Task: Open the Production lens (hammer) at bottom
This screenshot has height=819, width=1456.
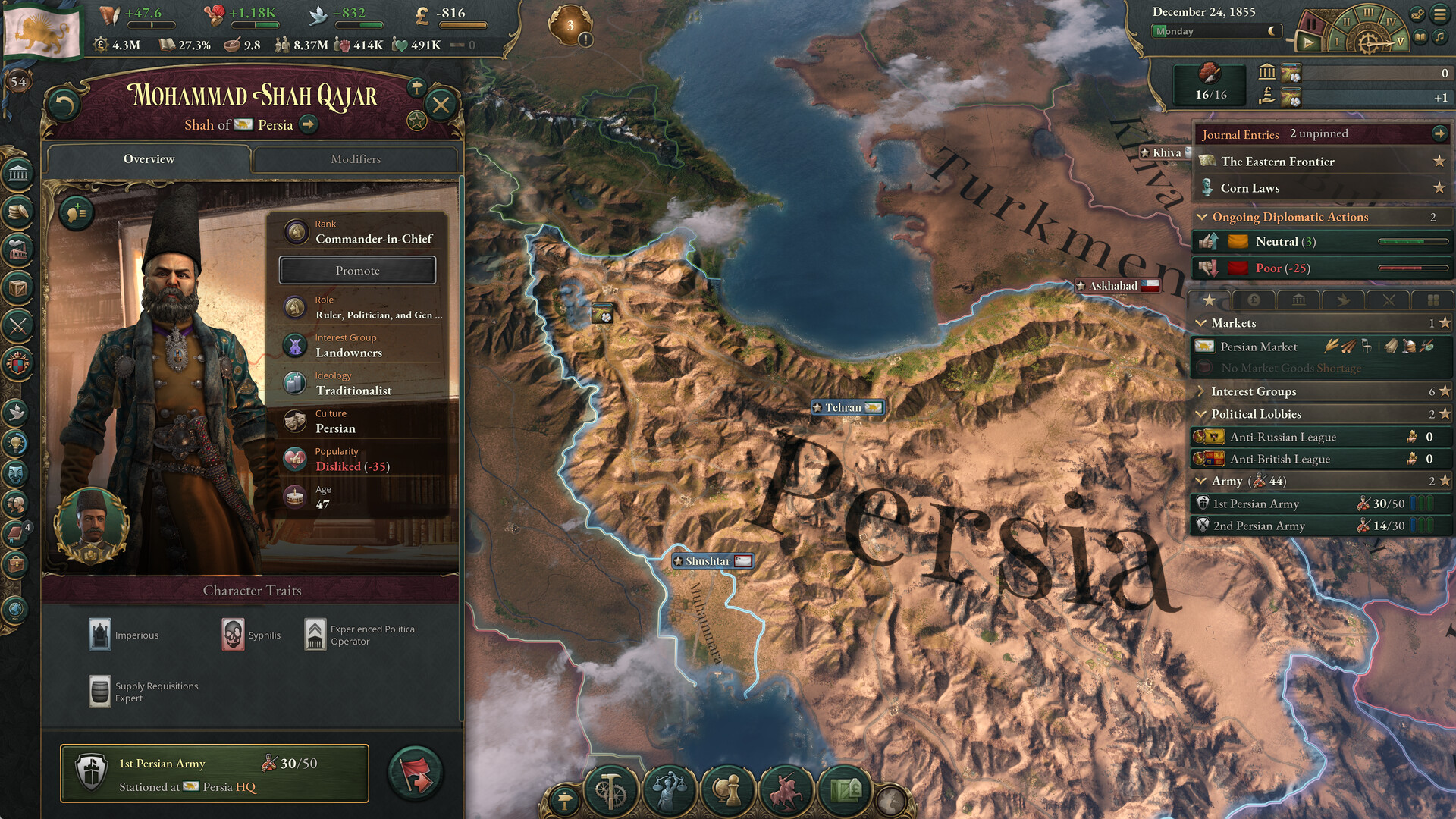Action: pyautogui.click(x=611, y=791)
